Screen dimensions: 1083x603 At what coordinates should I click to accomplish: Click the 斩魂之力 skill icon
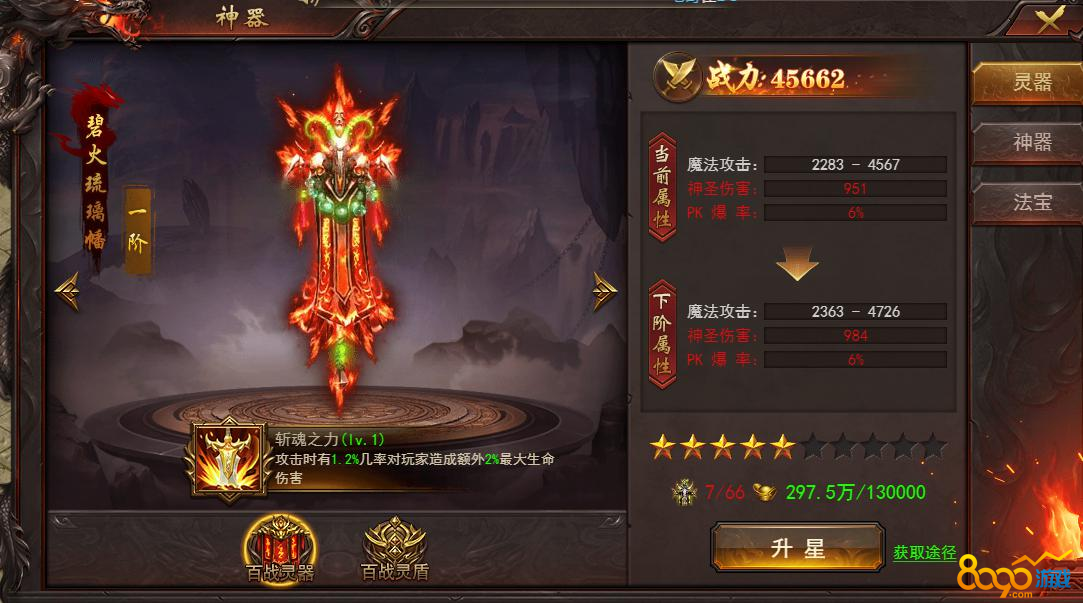(232, 457)
